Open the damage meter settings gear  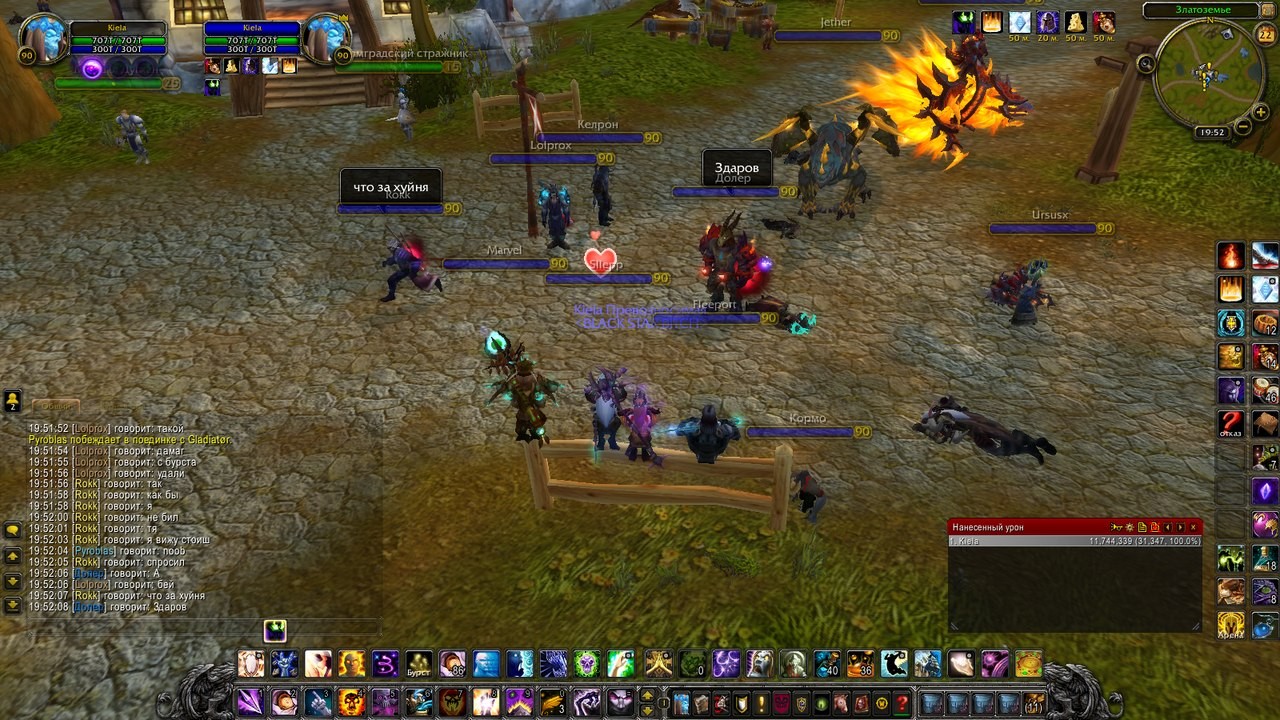(1129, 527)
